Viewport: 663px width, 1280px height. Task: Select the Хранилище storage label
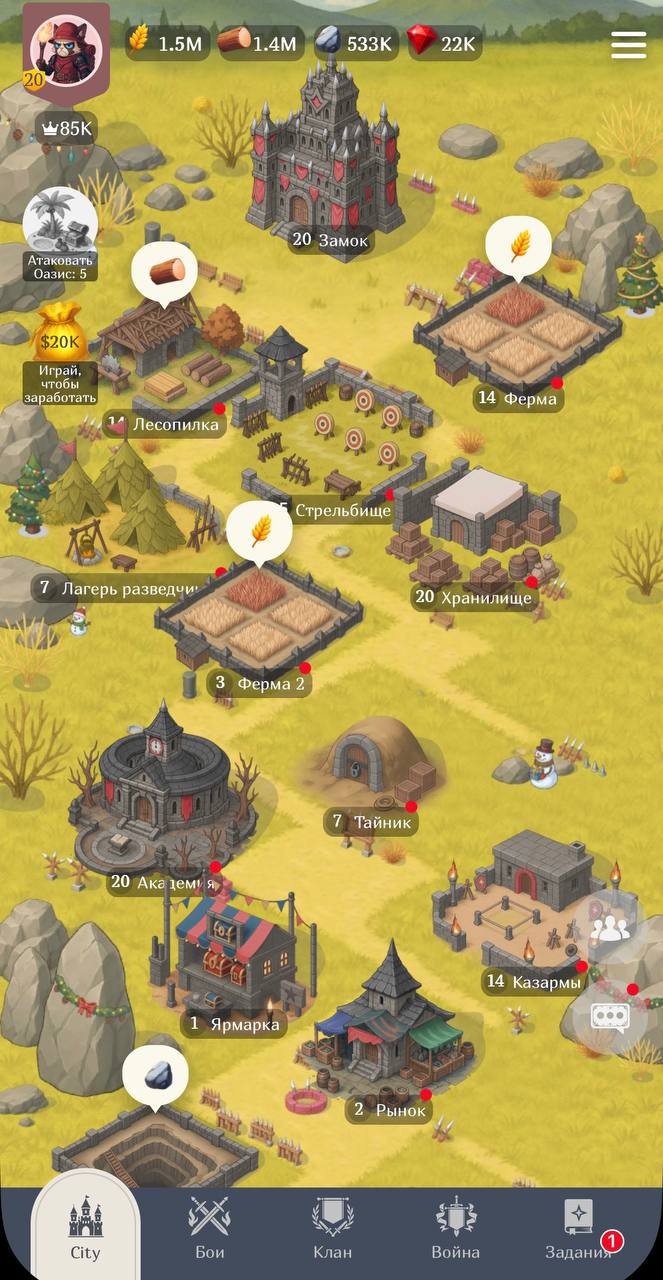474,597
